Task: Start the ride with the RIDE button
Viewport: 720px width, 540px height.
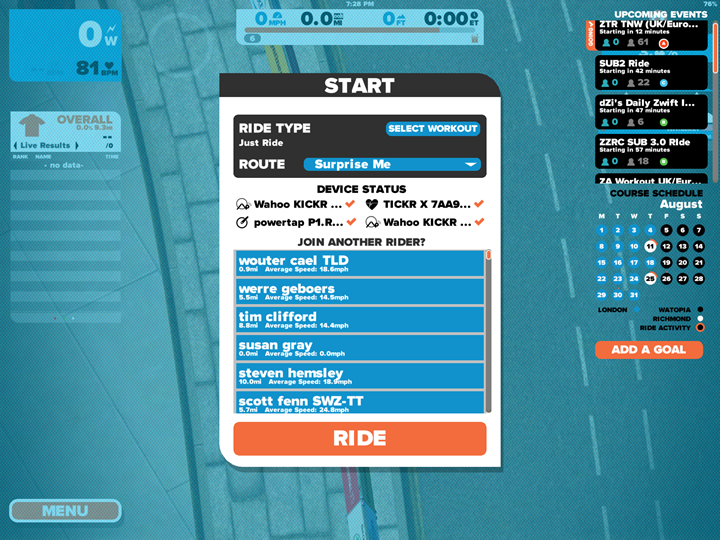Action: (360, 438)
